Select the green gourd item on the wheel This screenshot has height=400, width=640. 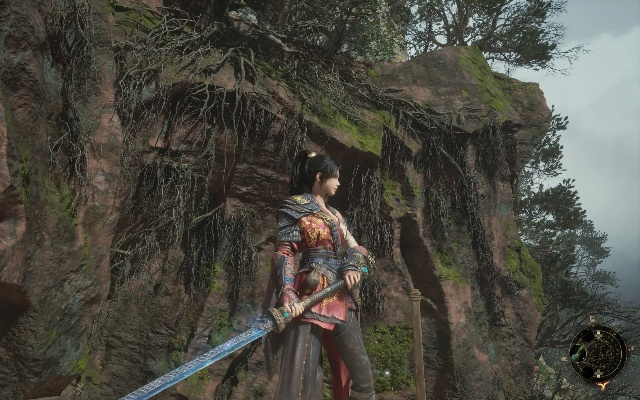[578, 352]
